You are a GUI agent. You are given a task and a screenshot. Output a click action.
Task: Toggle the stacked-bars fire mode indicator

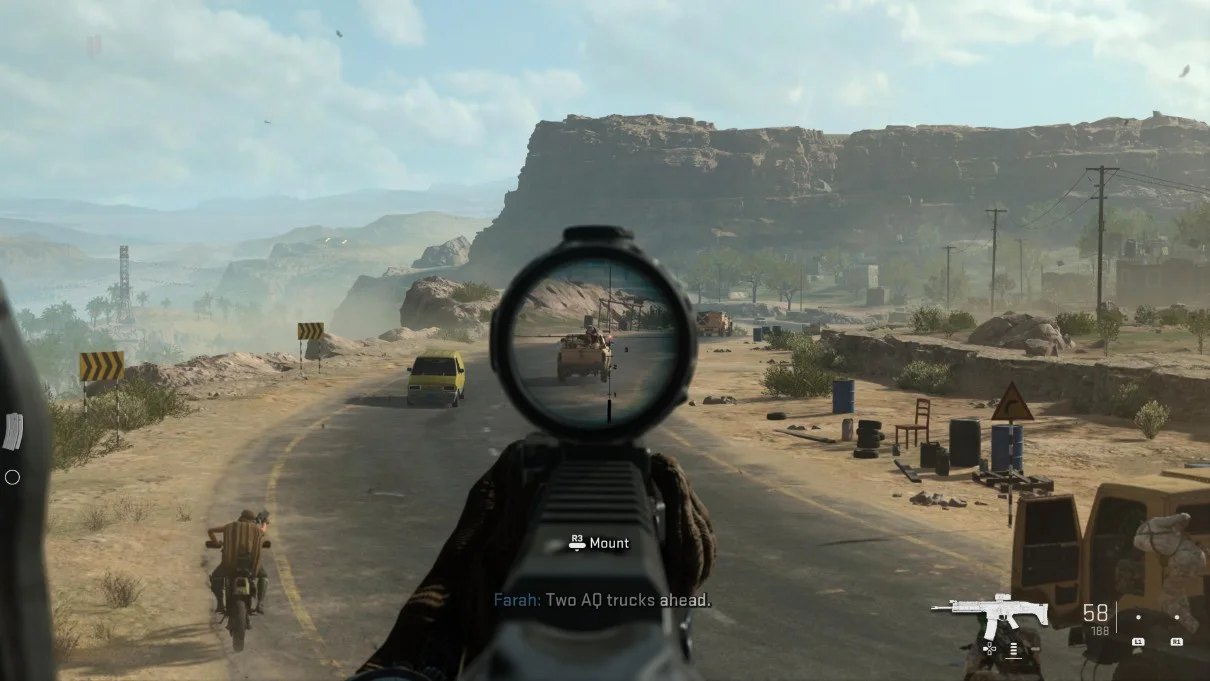pyautogui.click(x=1013, y=650)
